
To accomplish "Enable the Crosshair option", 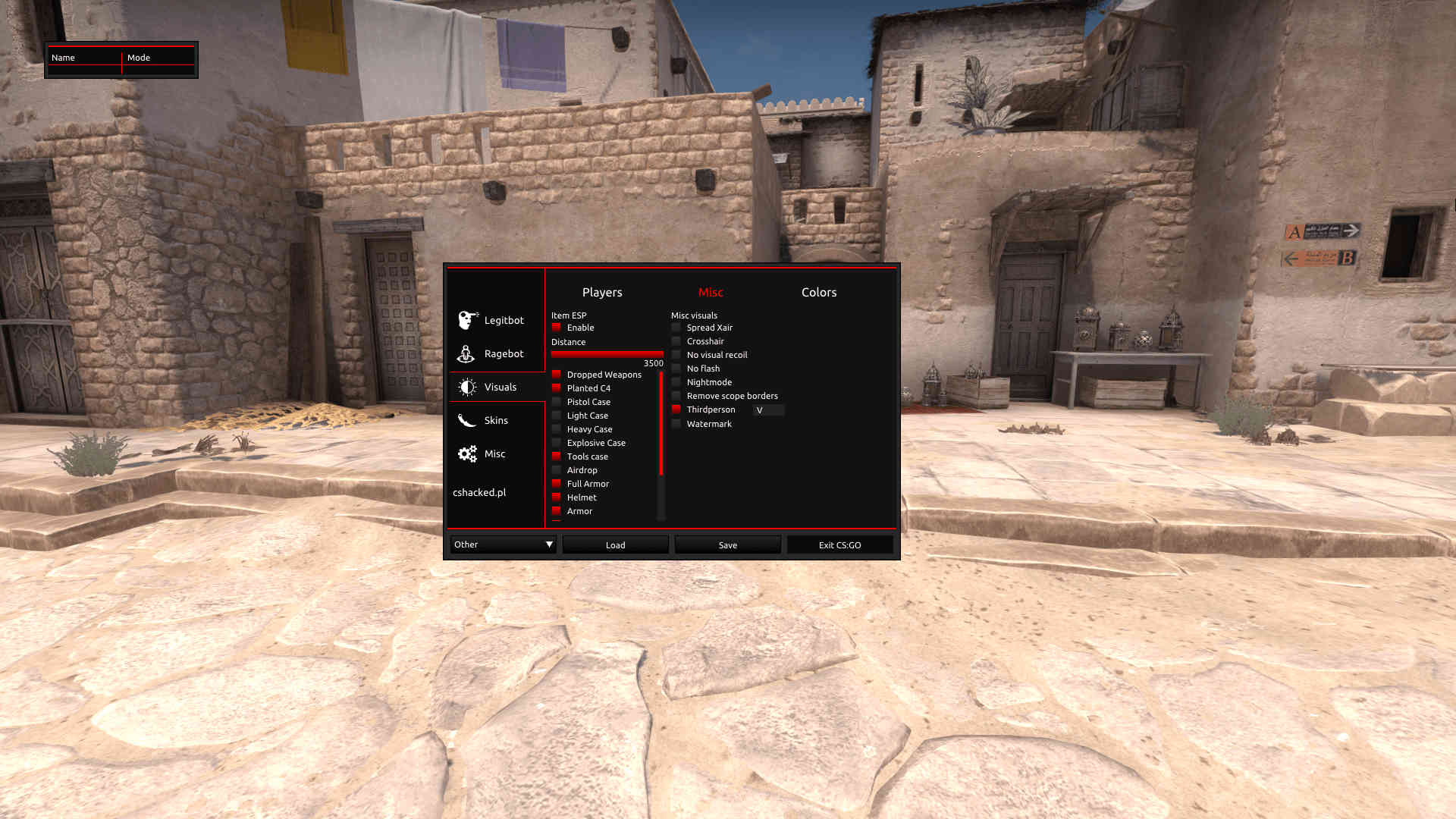I will pyautogui.click(x=676, y=341).
